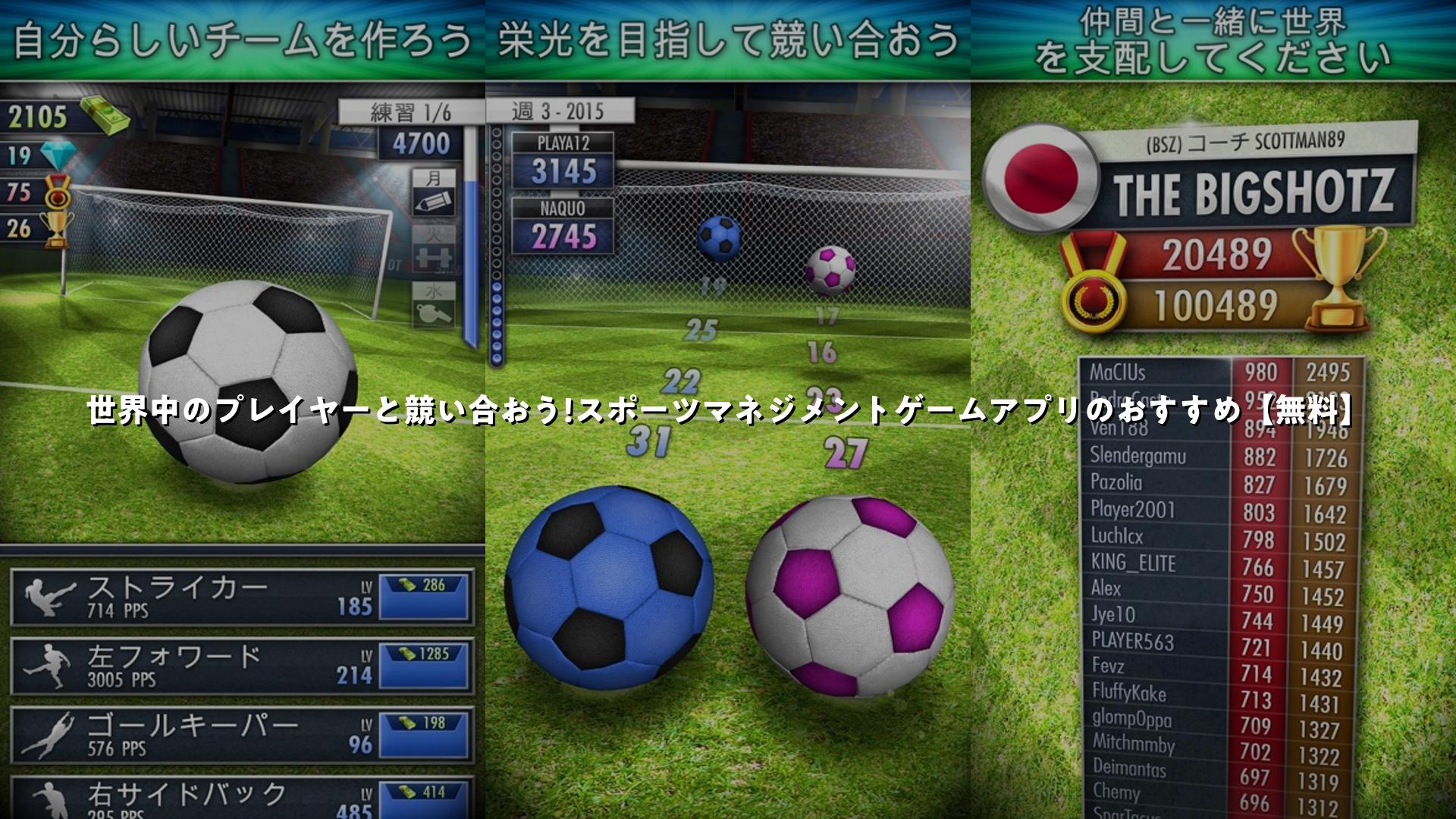Select the ストライカー player row
The height and width of the screenshot is (819, 1456).
[190, 596]
